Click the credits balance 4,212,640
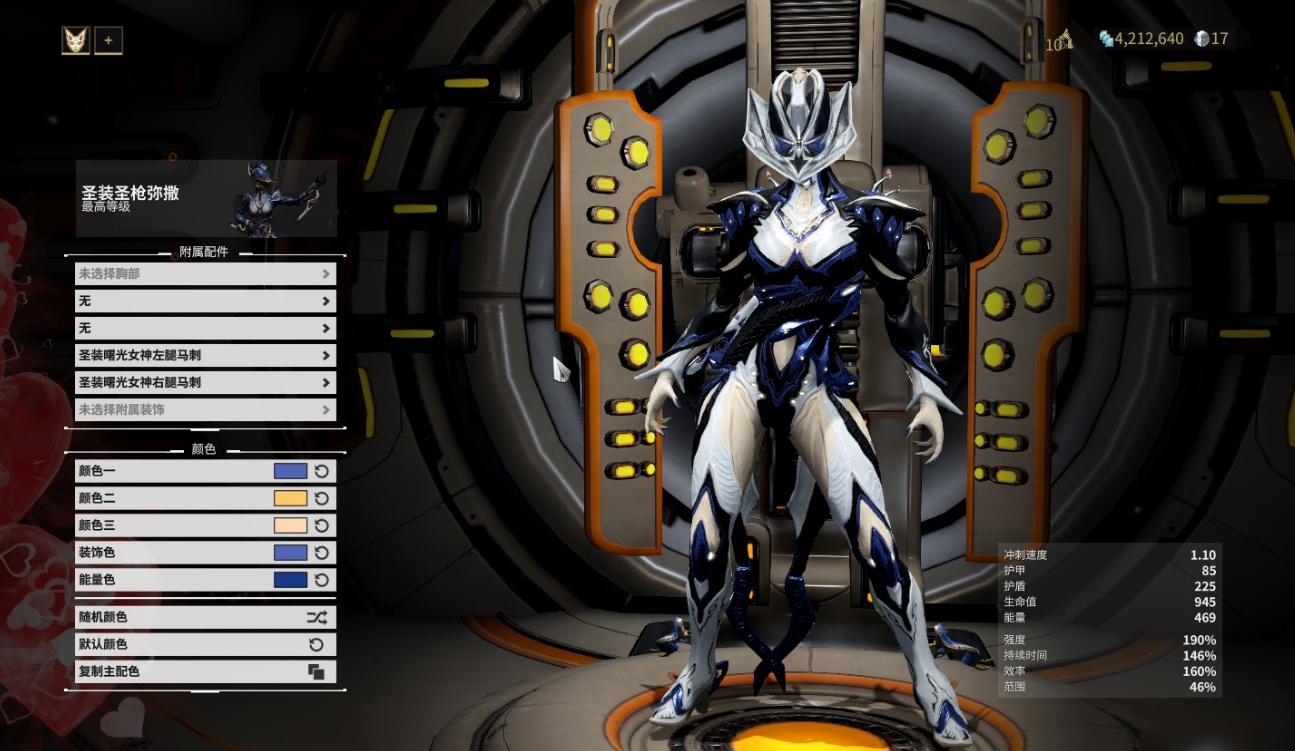This screenshot has height=751, width=1295. pyautogui.click(x=1148, y=39)
